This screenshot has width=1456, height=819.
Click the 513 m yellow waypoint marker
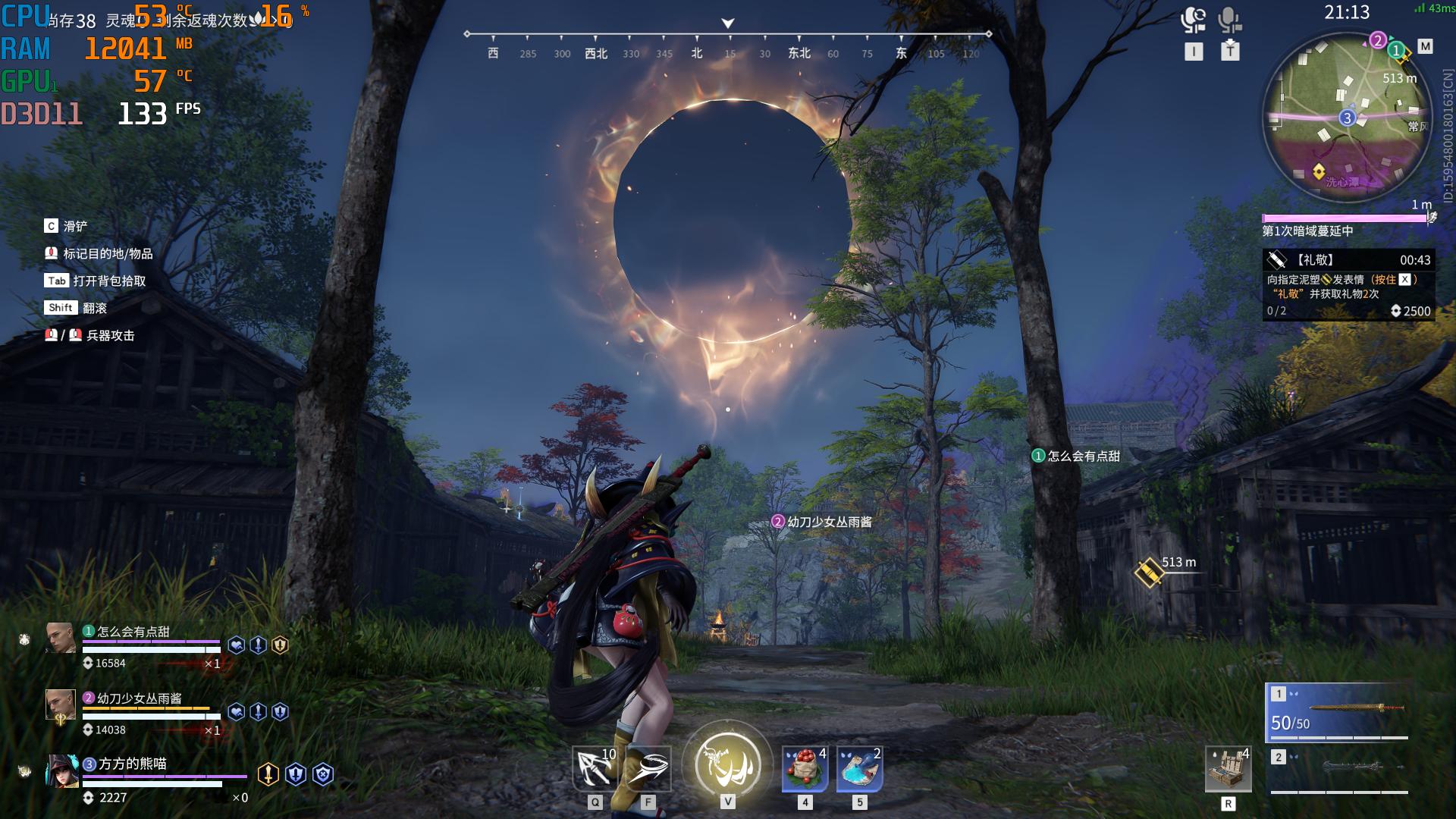[x=1148, y=573]
